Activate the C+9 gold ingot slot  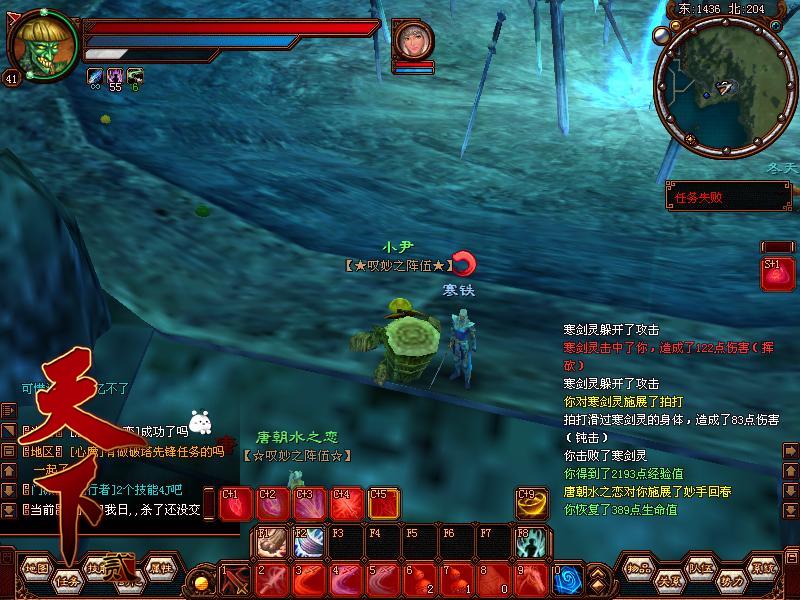point(532,504)
